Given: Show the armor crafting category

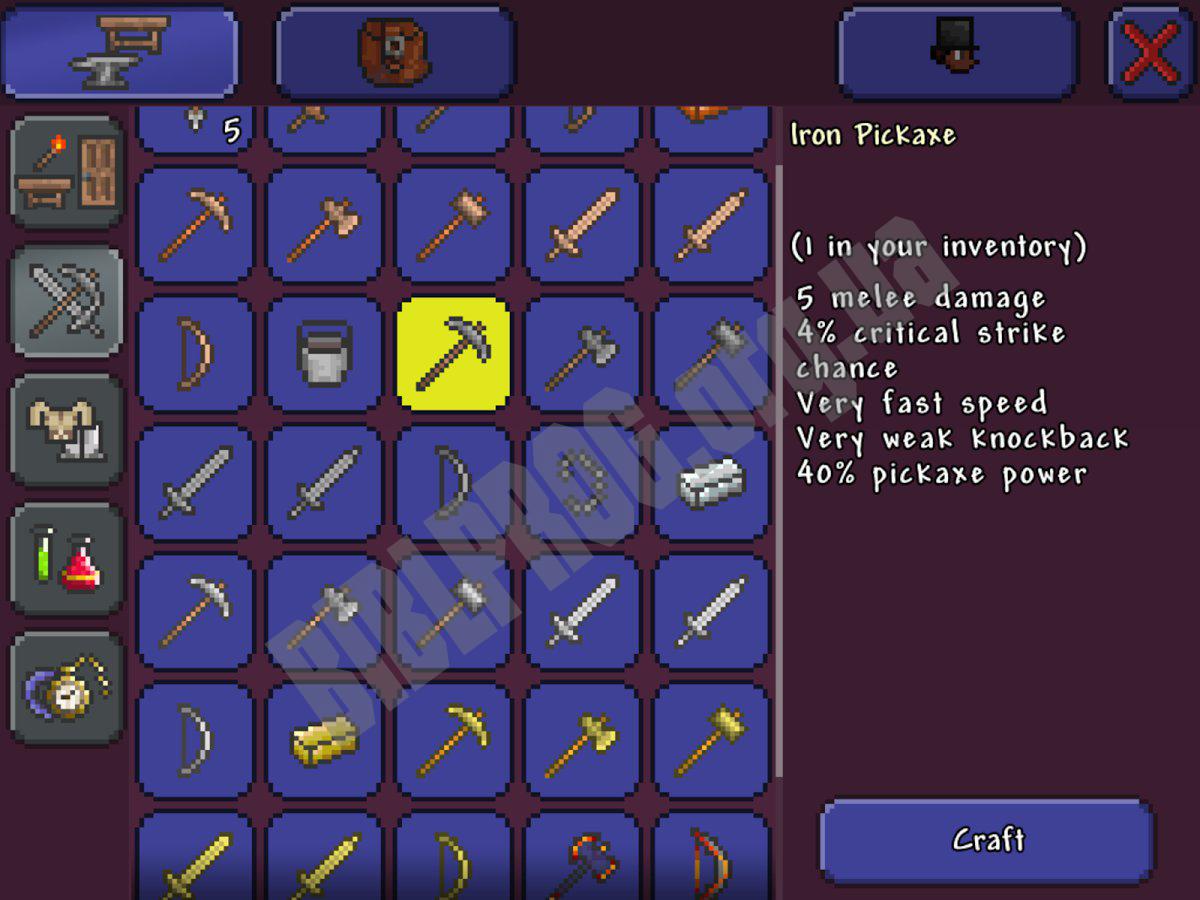Looking at the screenshot, I should tap(67, 430).
